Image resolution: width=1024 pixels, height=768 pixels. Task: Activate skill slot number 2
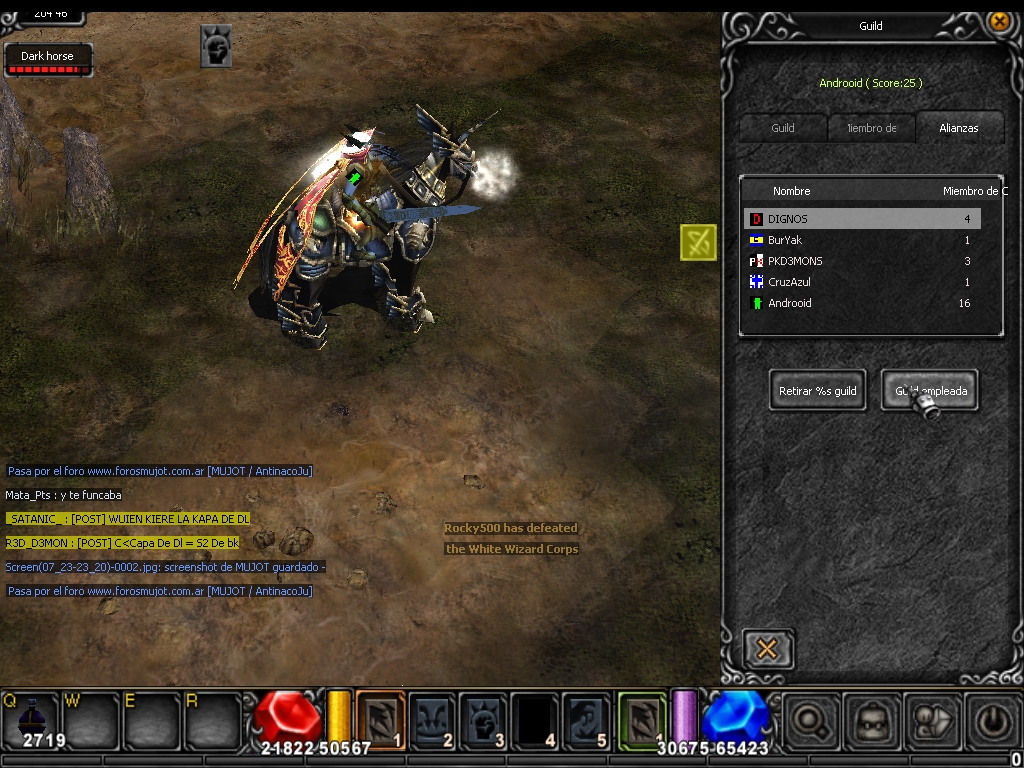click(432, 720)
